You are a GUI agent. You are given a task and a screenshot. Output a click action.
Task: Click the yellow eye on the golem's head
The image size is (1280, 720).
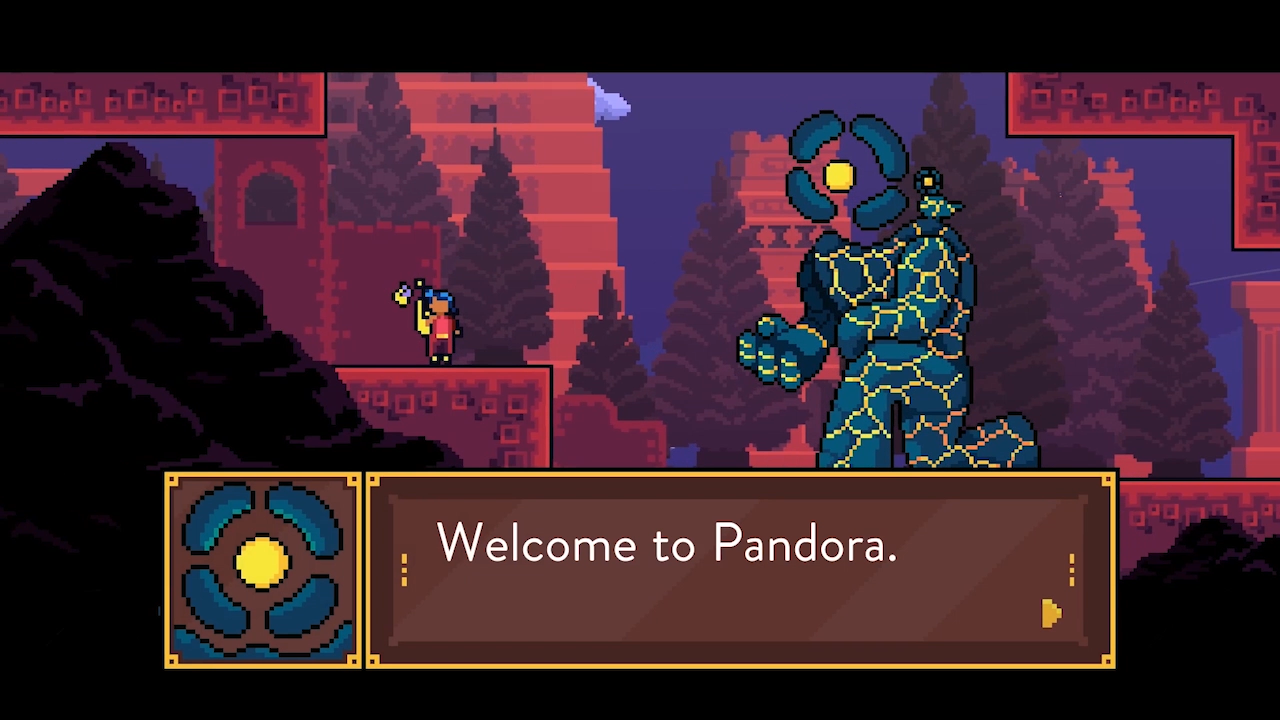coord(839,175)
